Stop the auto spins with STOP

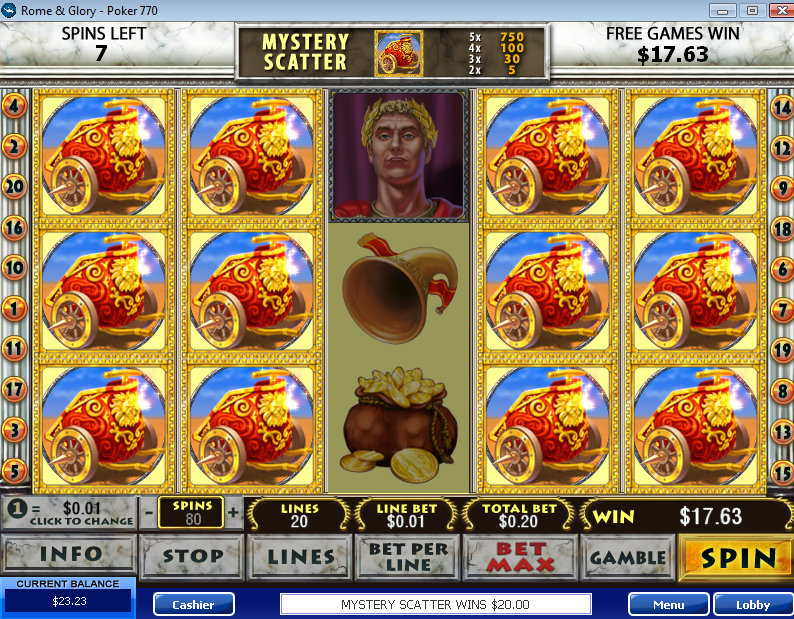[191, 556]
